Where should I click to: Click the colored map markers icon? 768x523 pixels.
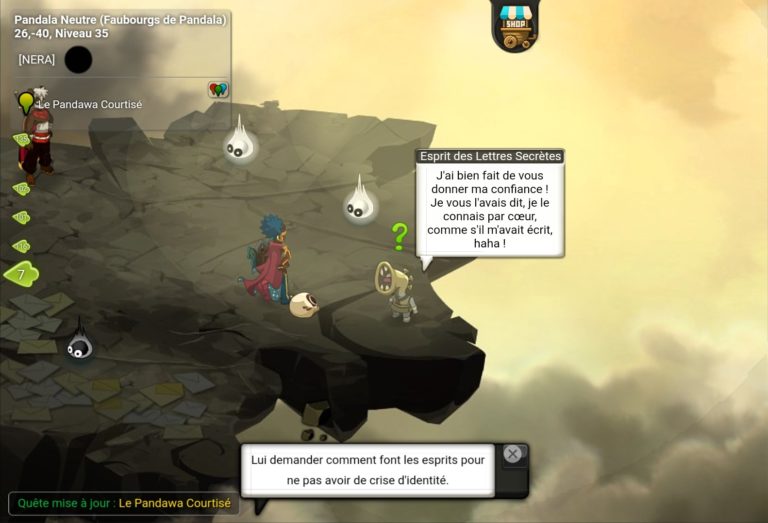[218, 90]
